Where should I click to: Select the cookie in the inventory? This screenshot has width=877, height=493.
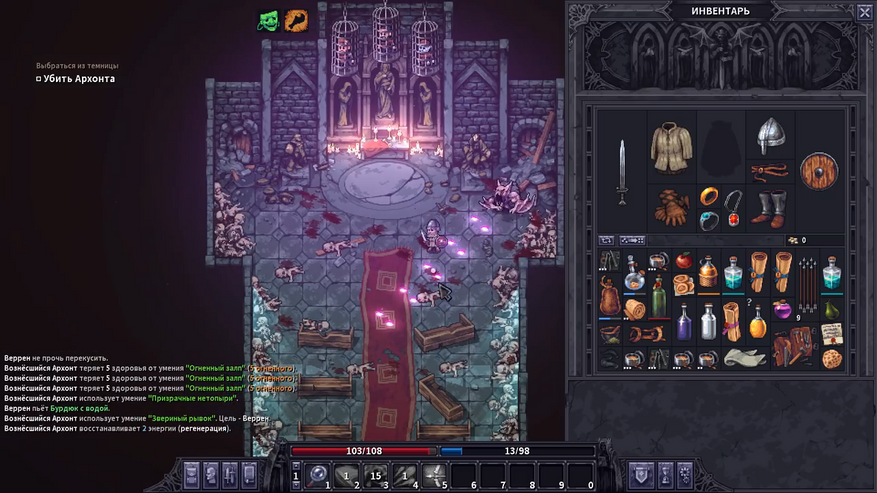832,358
